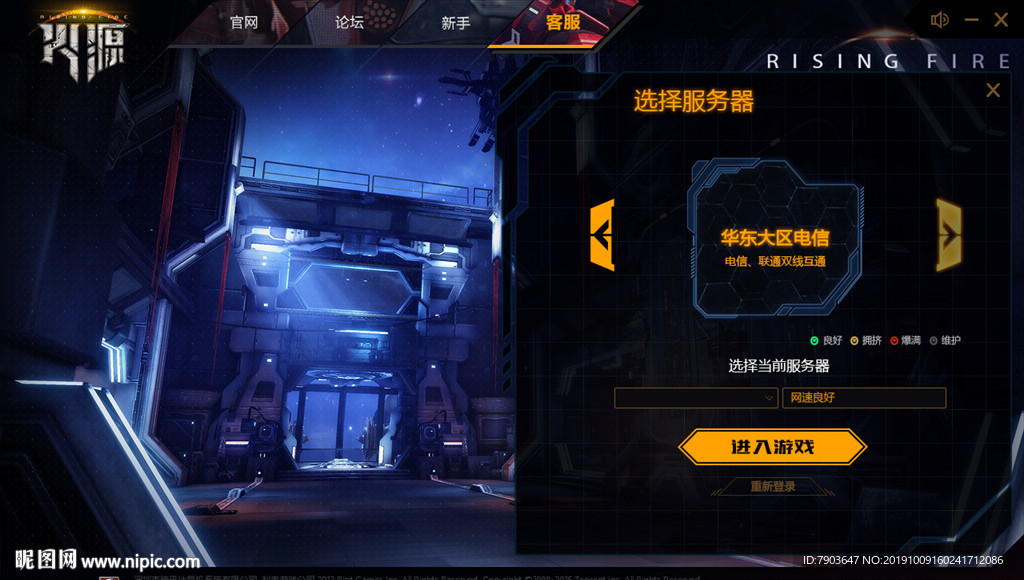This screenshot has height=580, width=1024.
Task: Close the launcher window
Action: pyautogui.click(x=1001, y=20)
